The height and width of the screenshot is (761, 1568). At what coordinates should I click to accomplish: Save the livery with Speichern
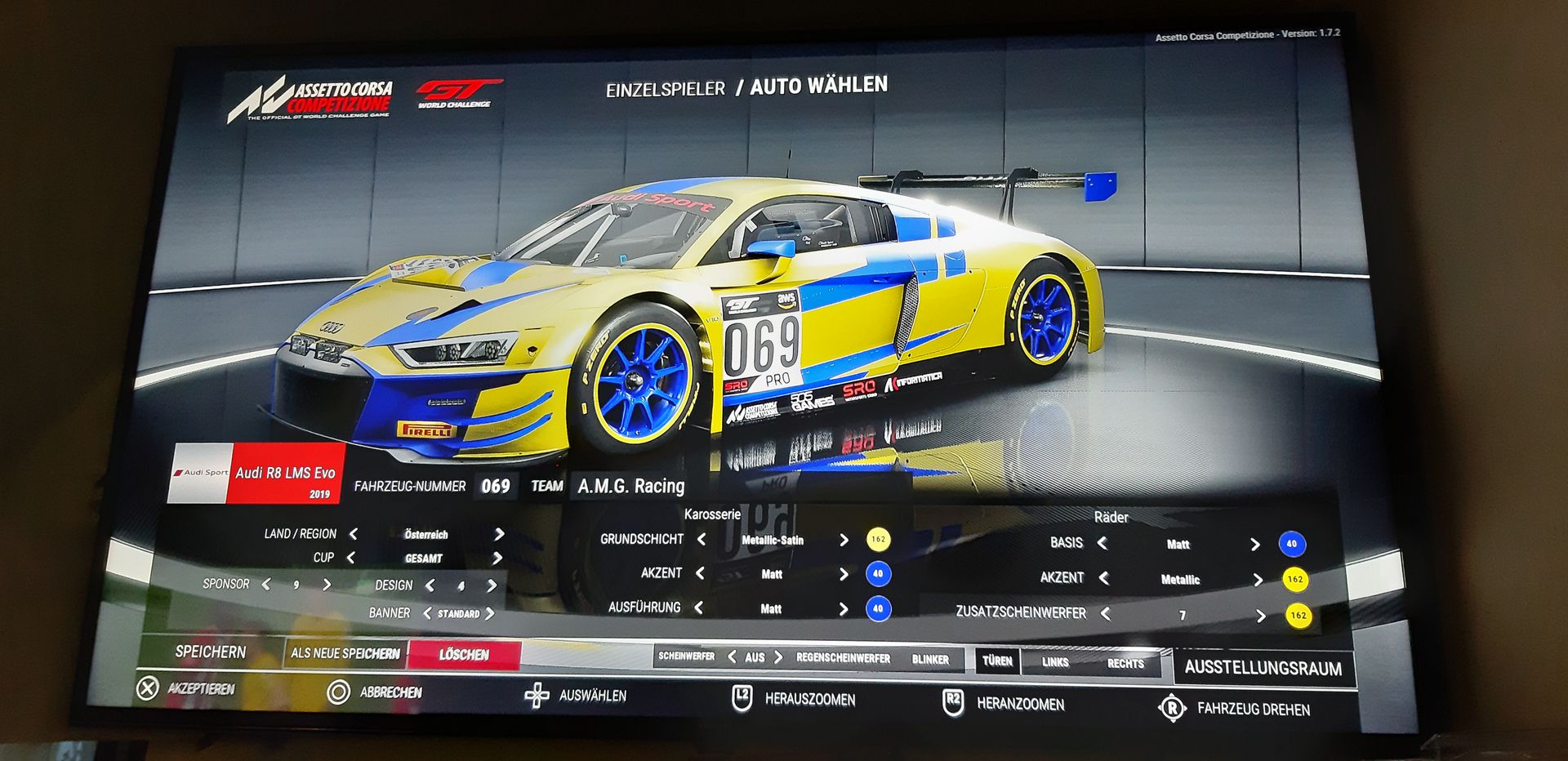tap(211, 652)
